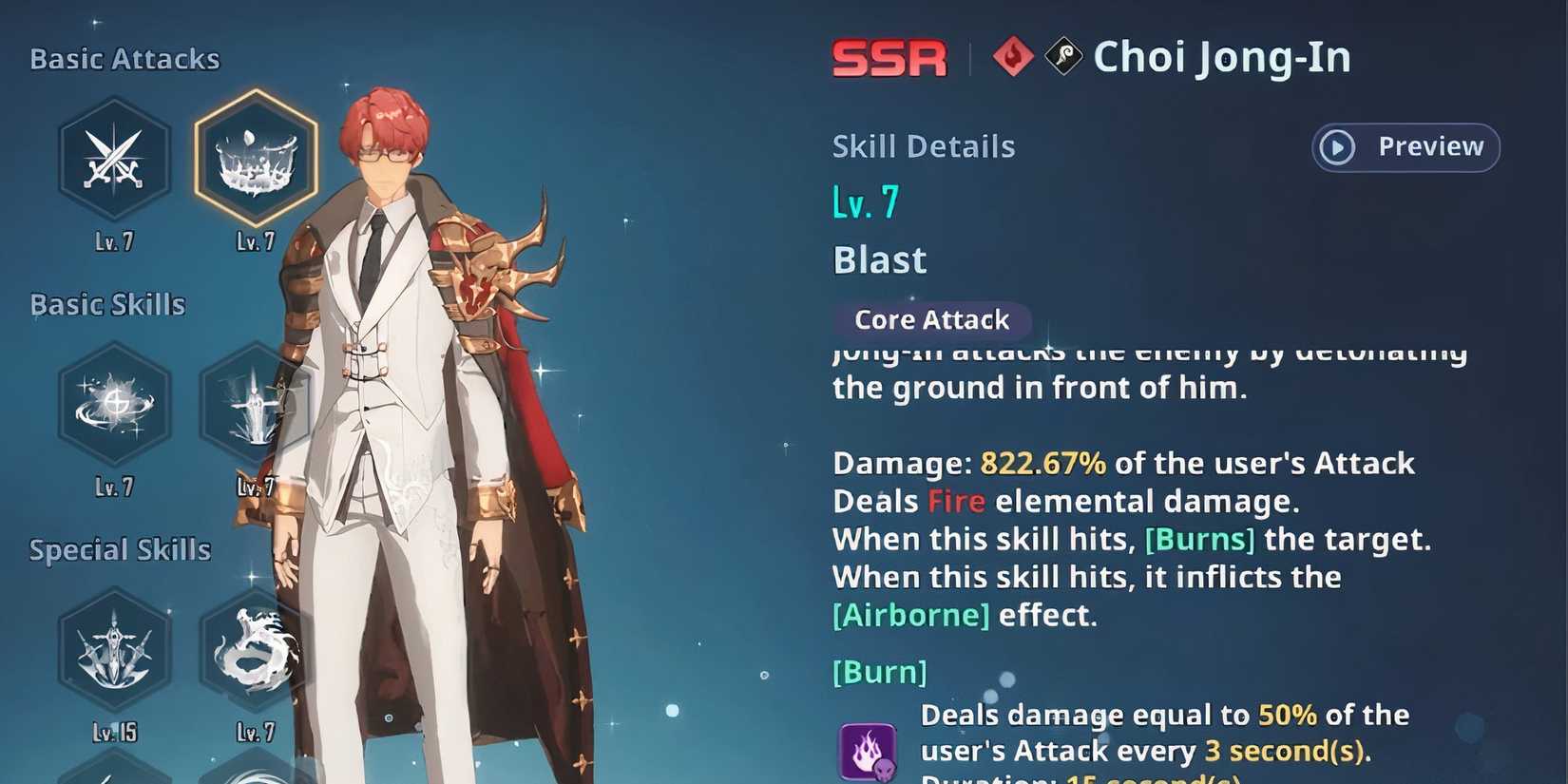
Task: Open the [Burns] effect link
Action: point(1202,539)
